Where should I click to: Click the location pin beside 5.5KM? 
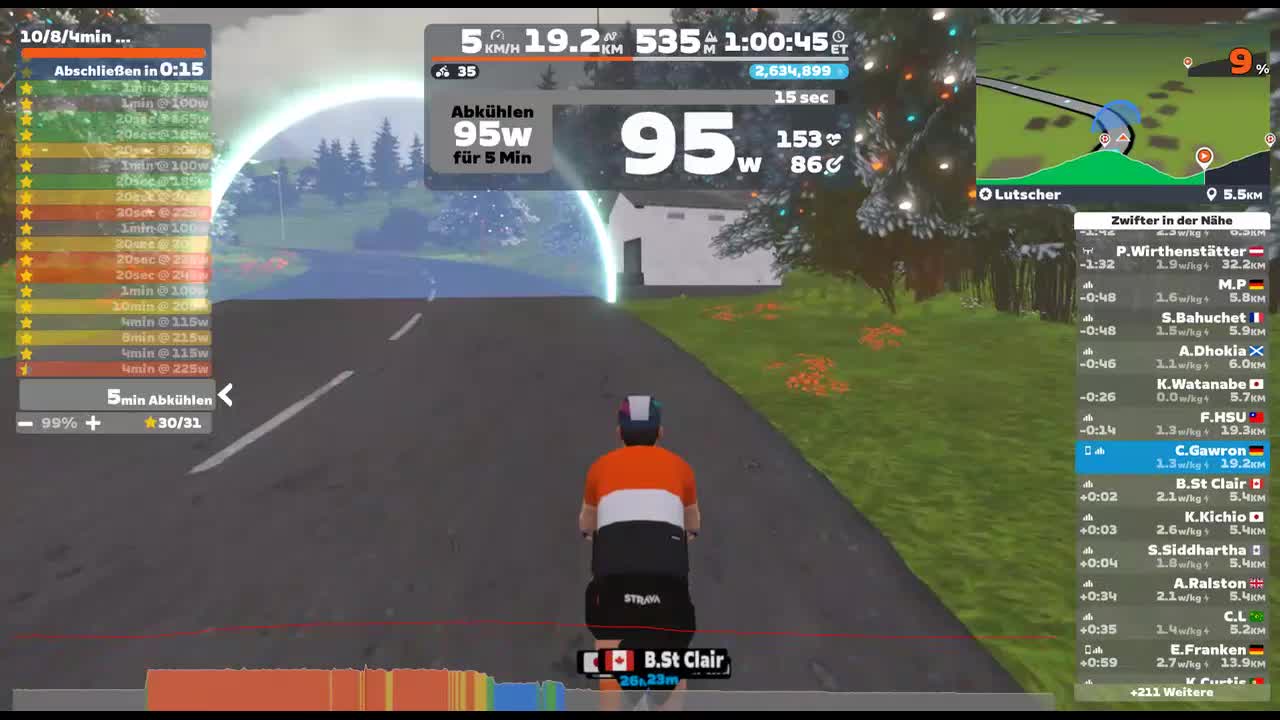pos(1212,194)
